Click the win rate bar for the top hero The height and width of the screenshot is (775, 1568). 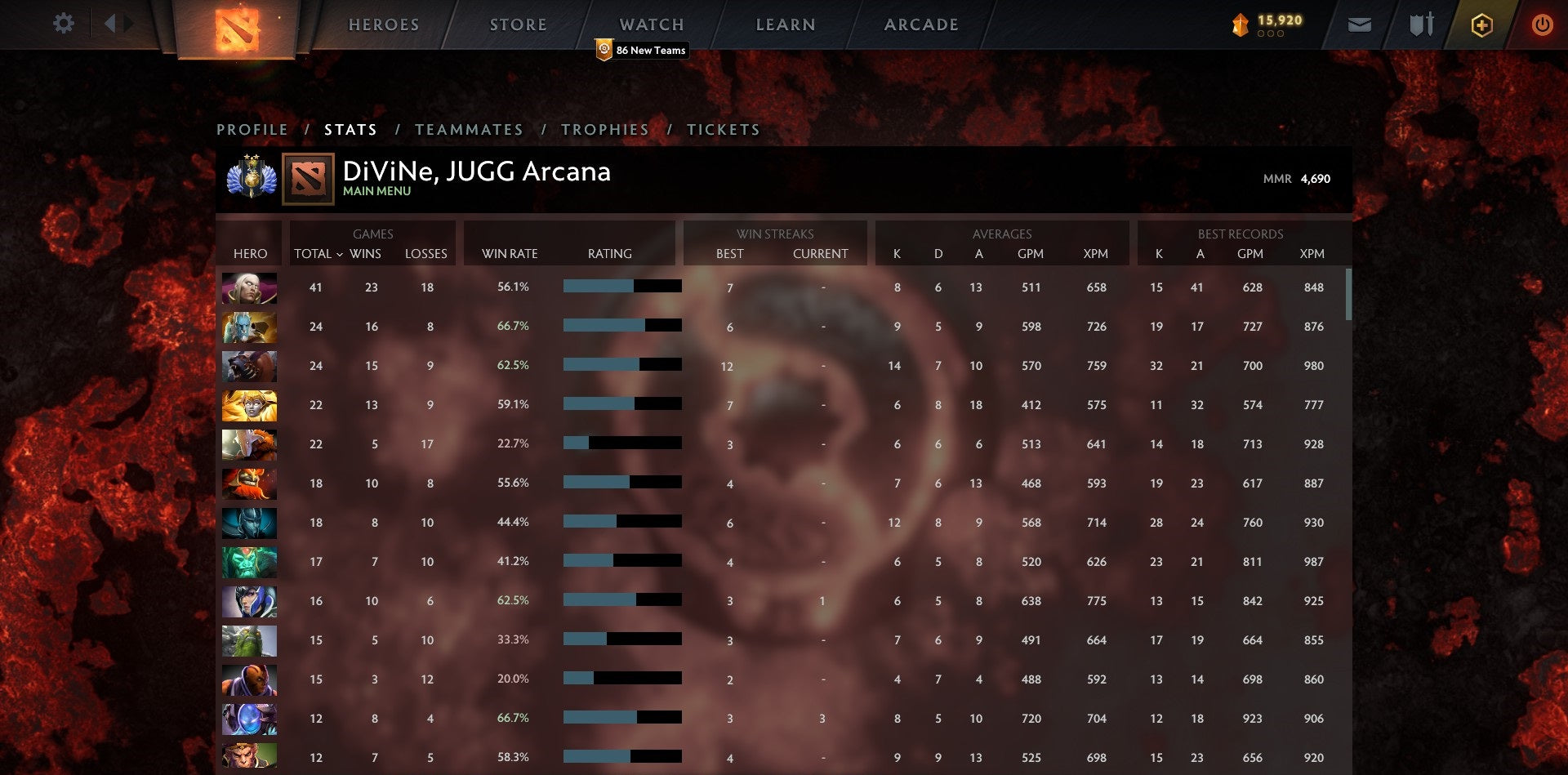(x=621, y=287)
